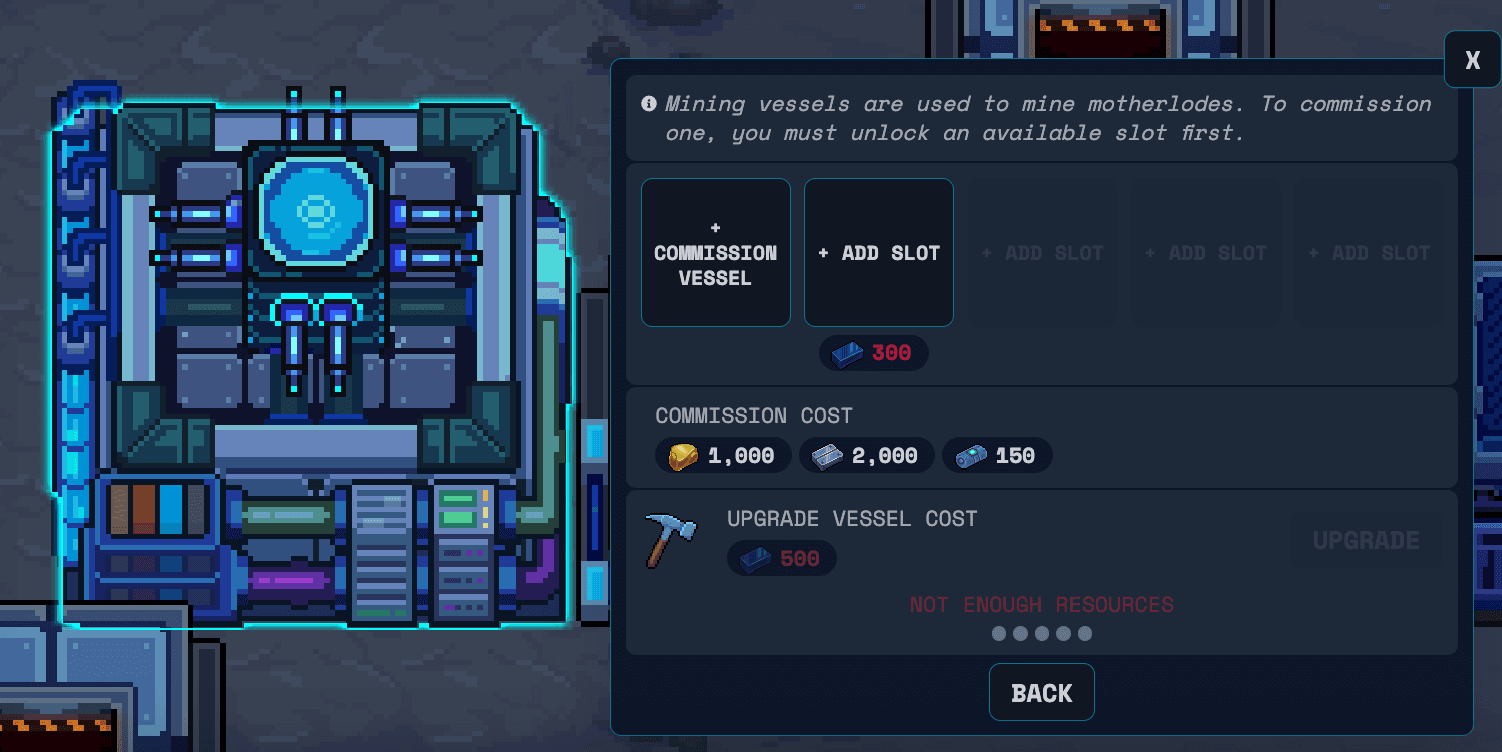Image resolution: width=1502 pixels, height=752 pixels.
Task: Click the 500 iron upgrade cost badge
Action: (781, 558)
